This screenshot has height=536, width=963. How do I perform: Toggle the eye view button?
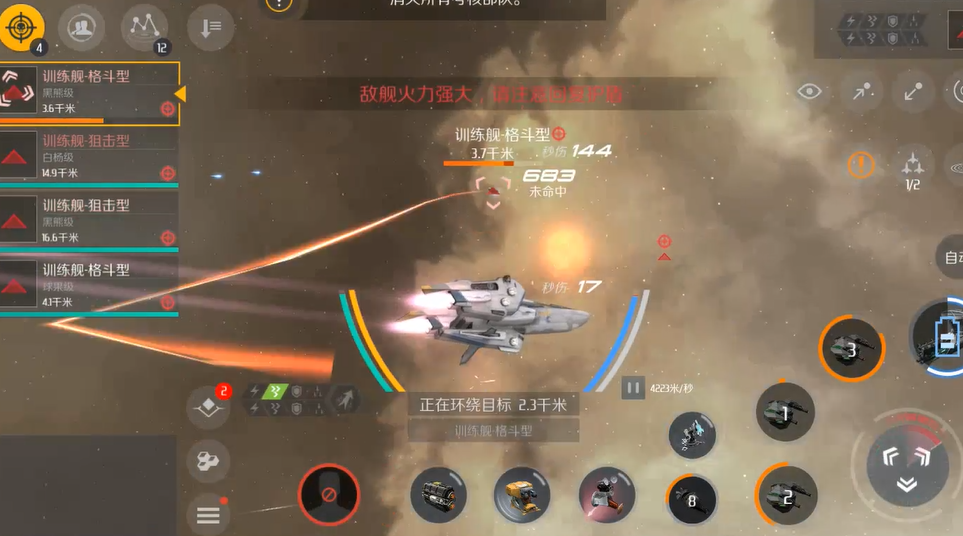point(809,92)
